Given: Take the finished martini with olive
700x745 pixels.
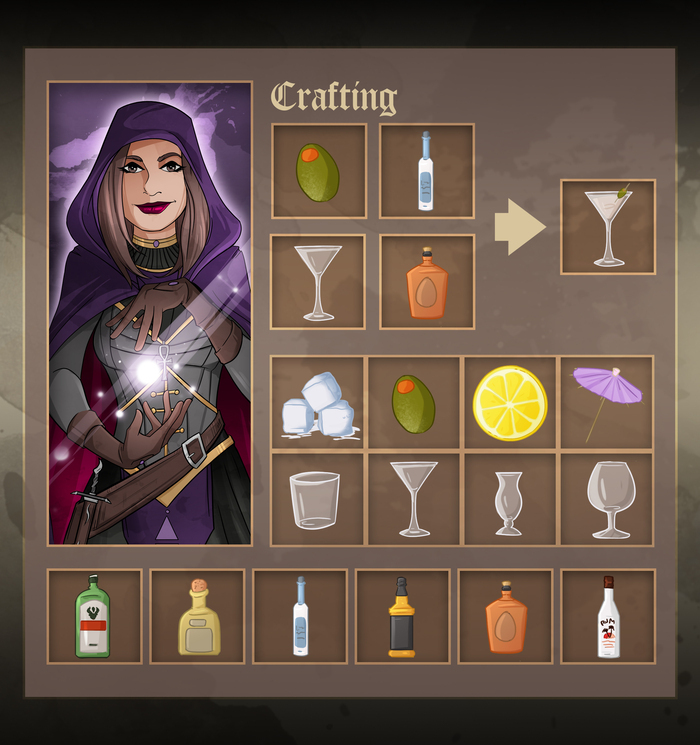Looking at the screenshot, I should point(608,227).
